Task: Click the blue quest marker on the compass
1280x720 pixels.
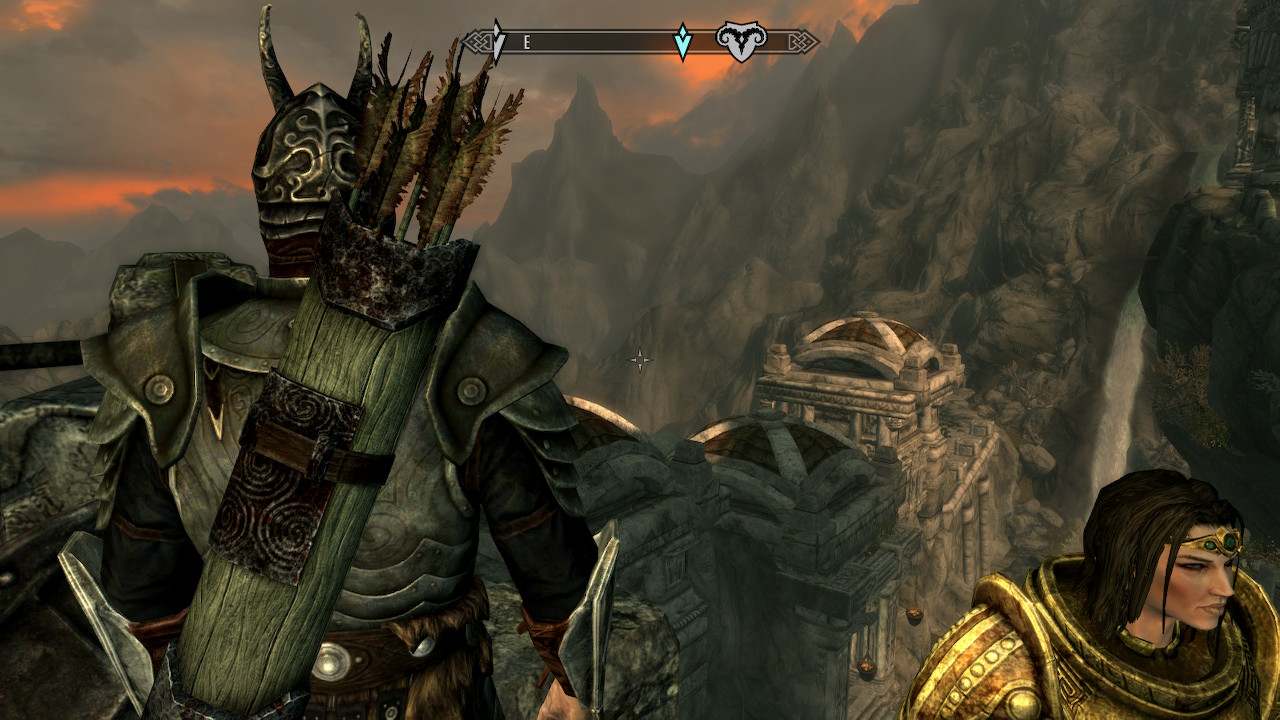Action: click(x=683, y=42)
